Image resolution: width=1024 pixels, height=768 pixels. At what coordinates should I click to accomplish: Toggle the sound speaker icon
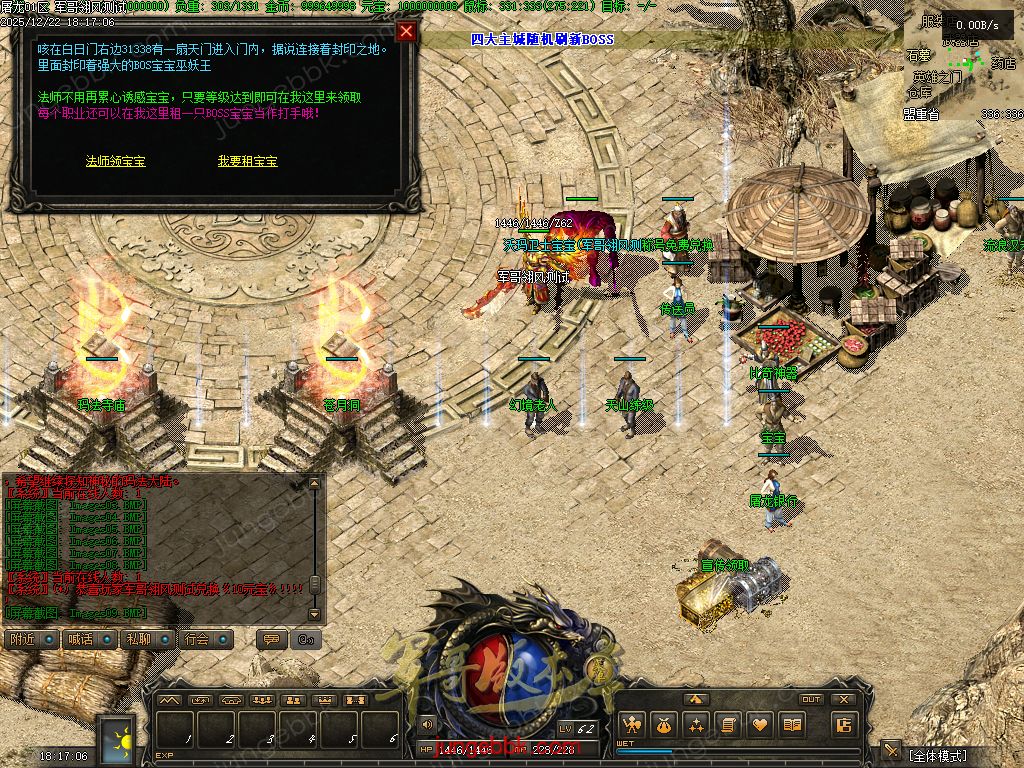(427, 724)
